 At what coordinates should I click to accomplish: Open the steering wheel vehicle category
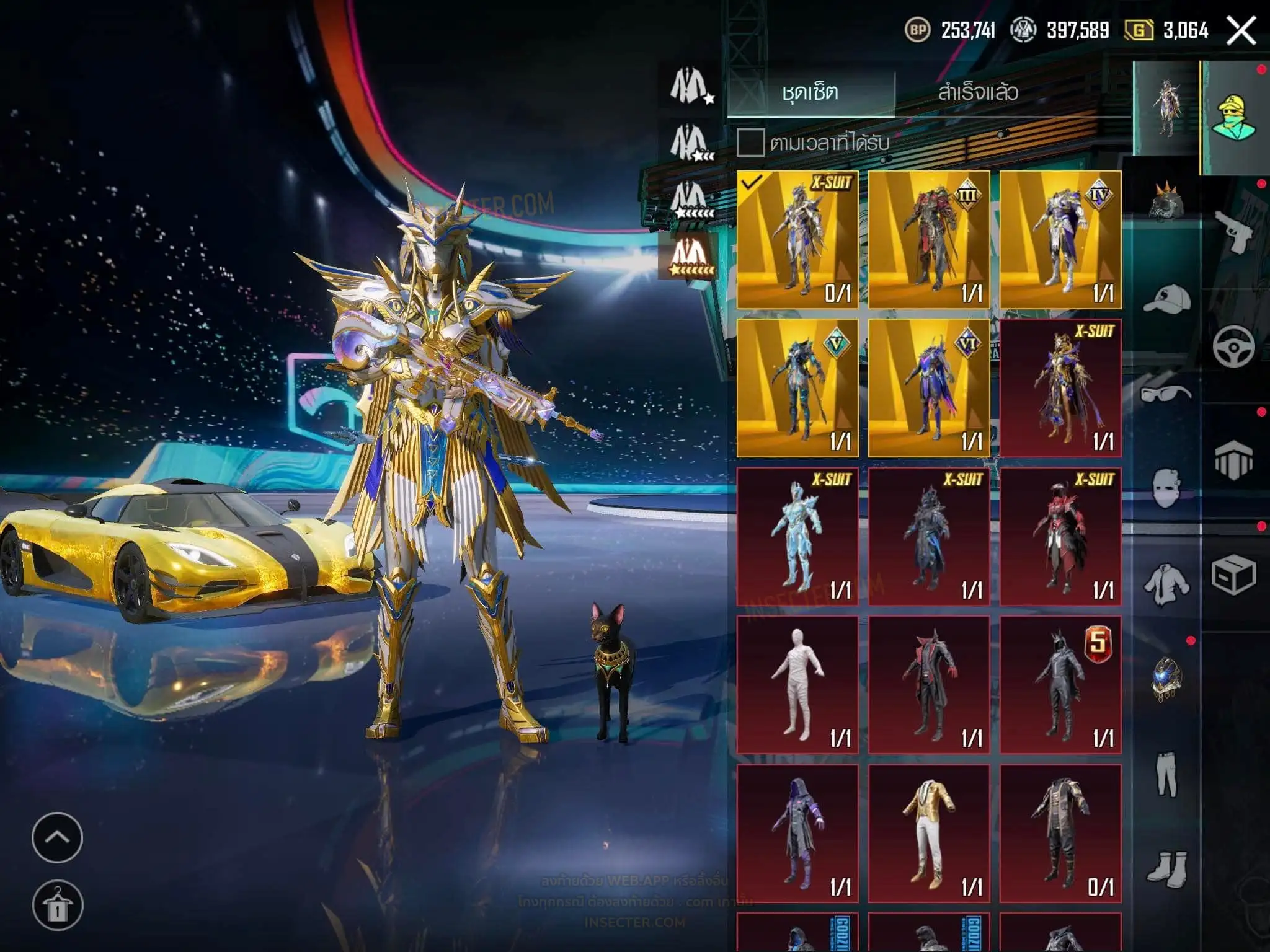pyautogui.click(x=1234, y=347)
